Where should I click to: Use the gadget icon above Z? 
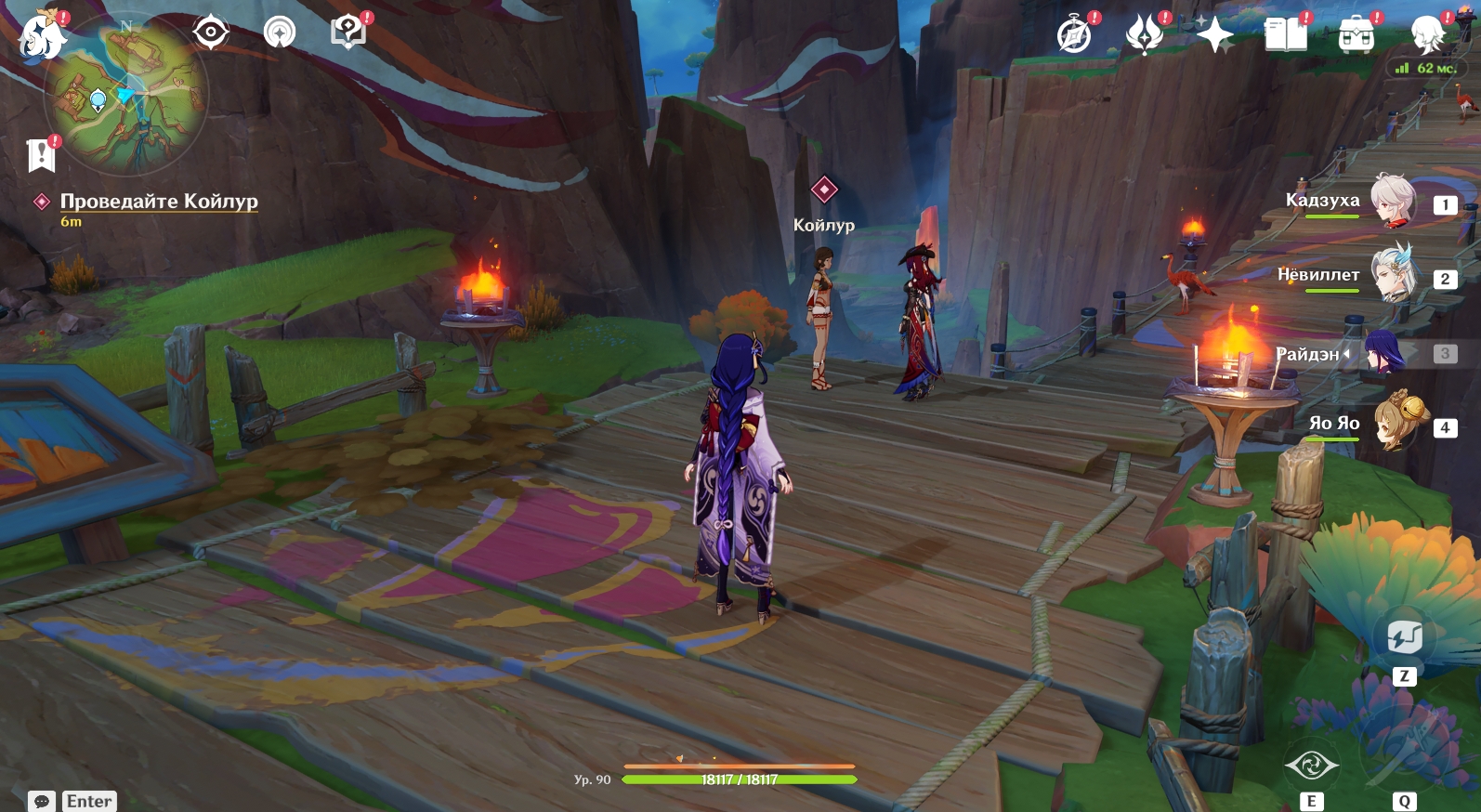point(1404,637)
